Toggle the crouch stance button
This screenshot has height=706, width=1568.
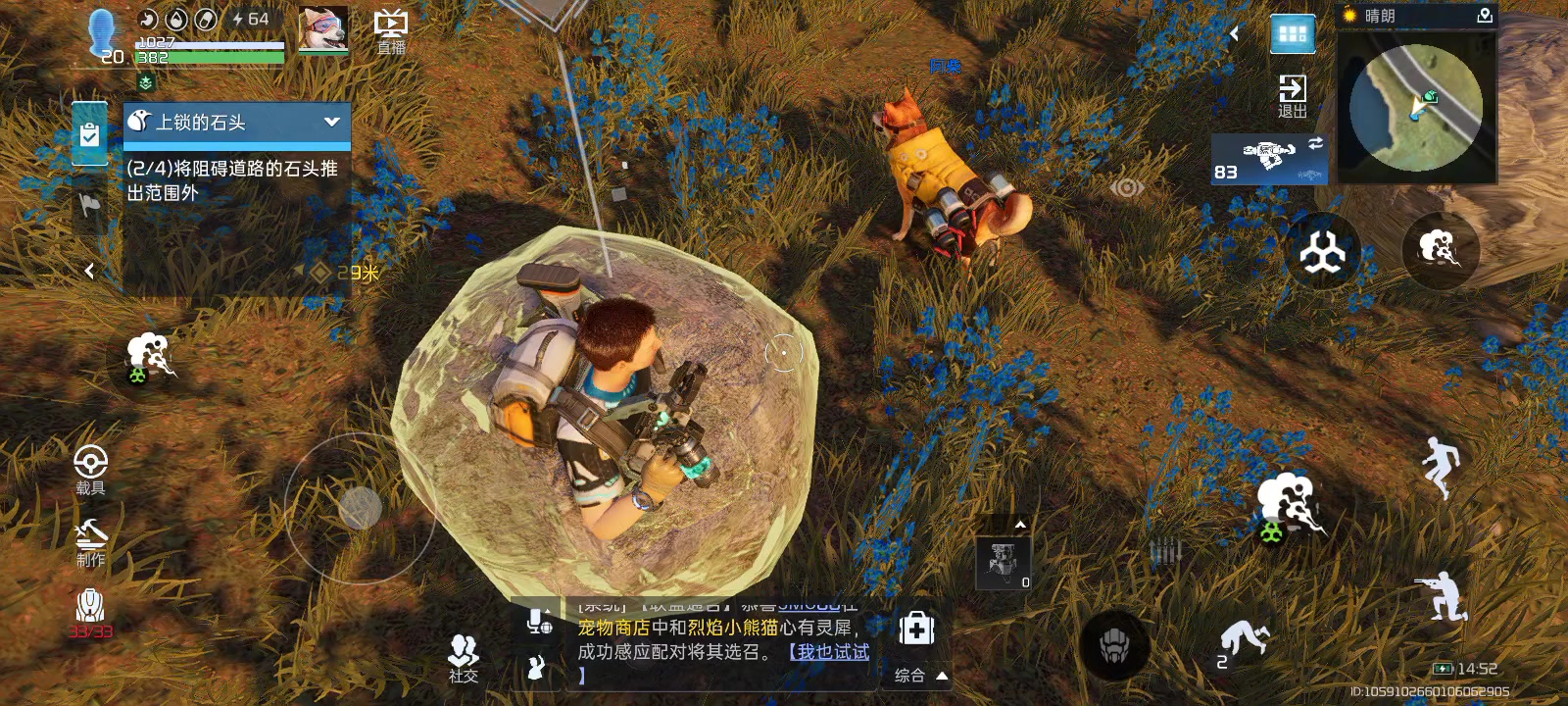coord(1441,595)
